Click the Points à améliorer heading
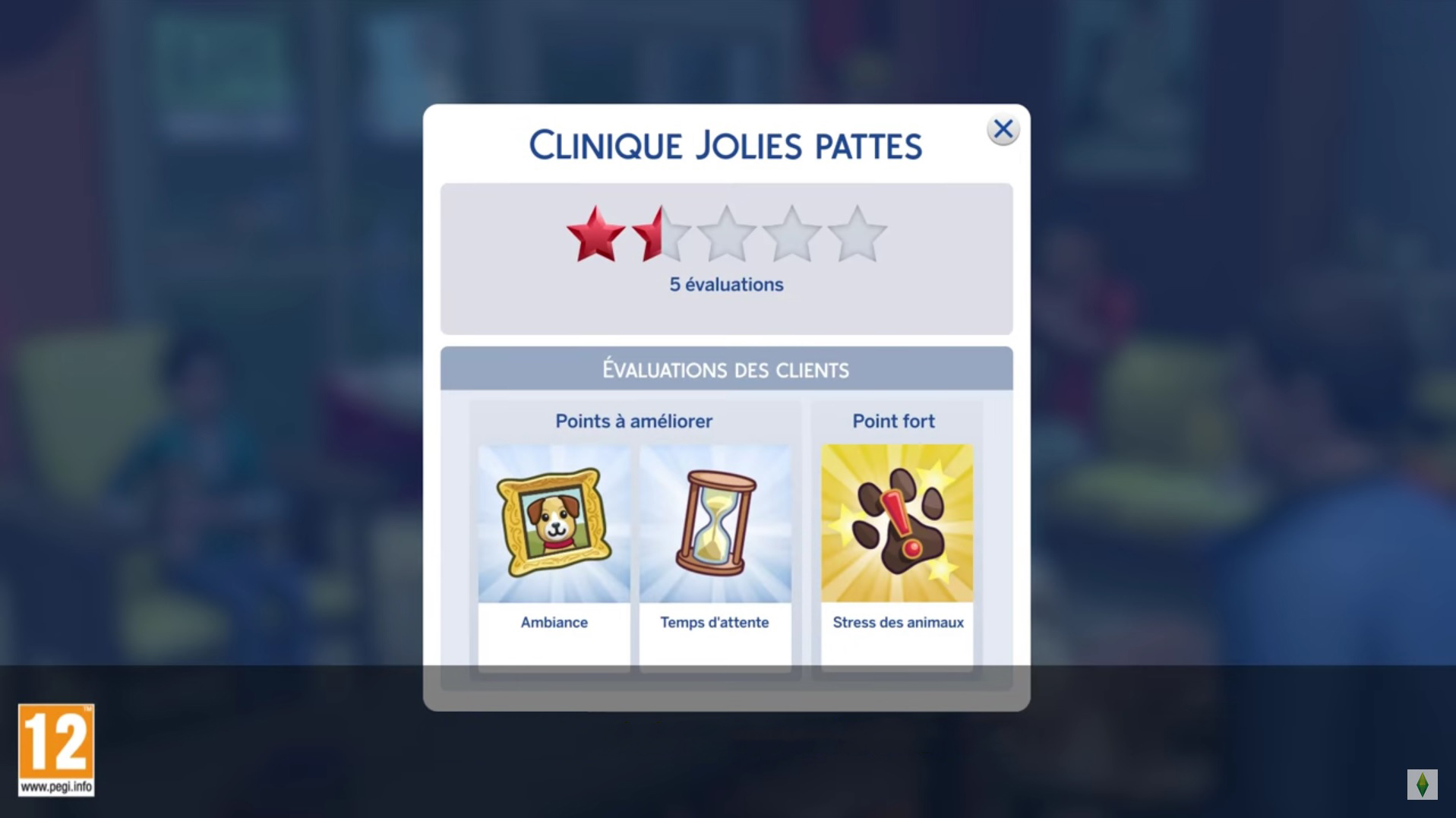 (x=633, y=421)
